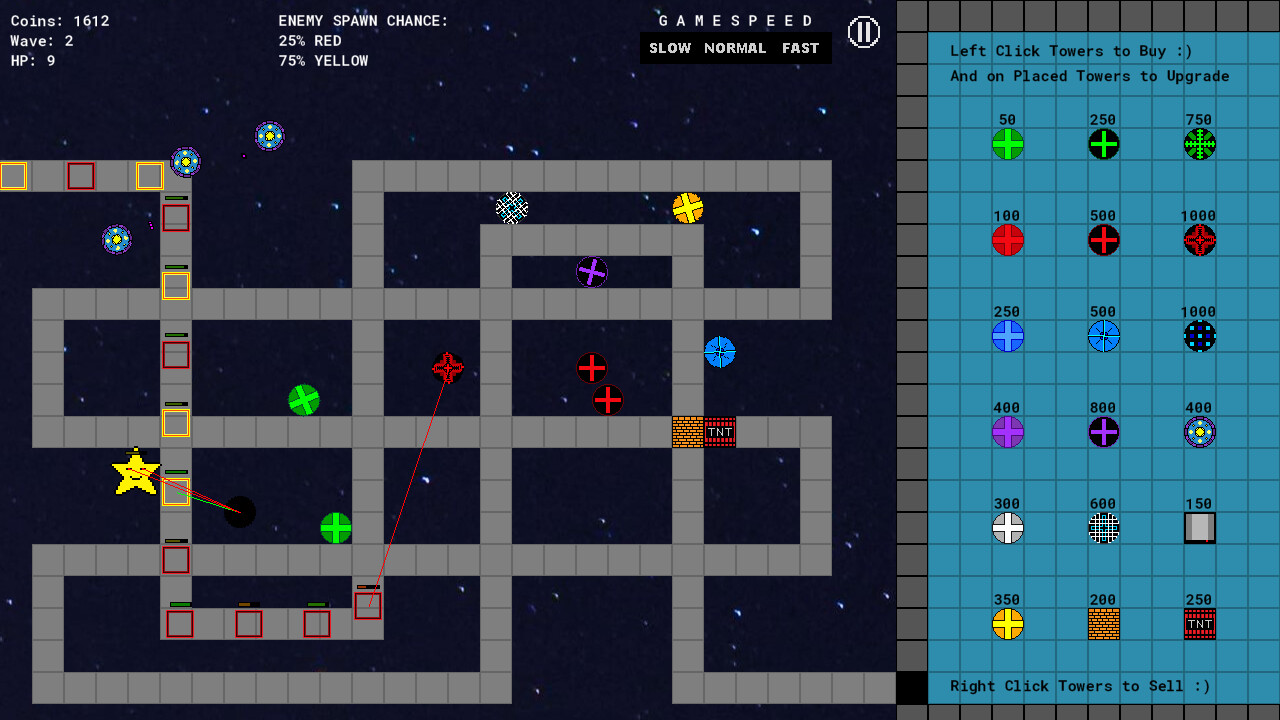Select the 350-coin yellow cross tower
This screenshot has width=1280, height=720.
click(x=1007, y=624)
